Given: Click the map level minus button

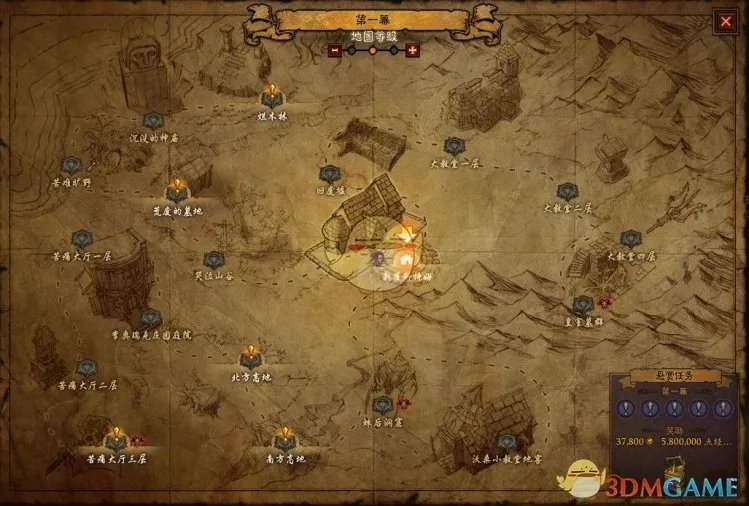Looking at the screenshot, I should [x=335, y=50].
